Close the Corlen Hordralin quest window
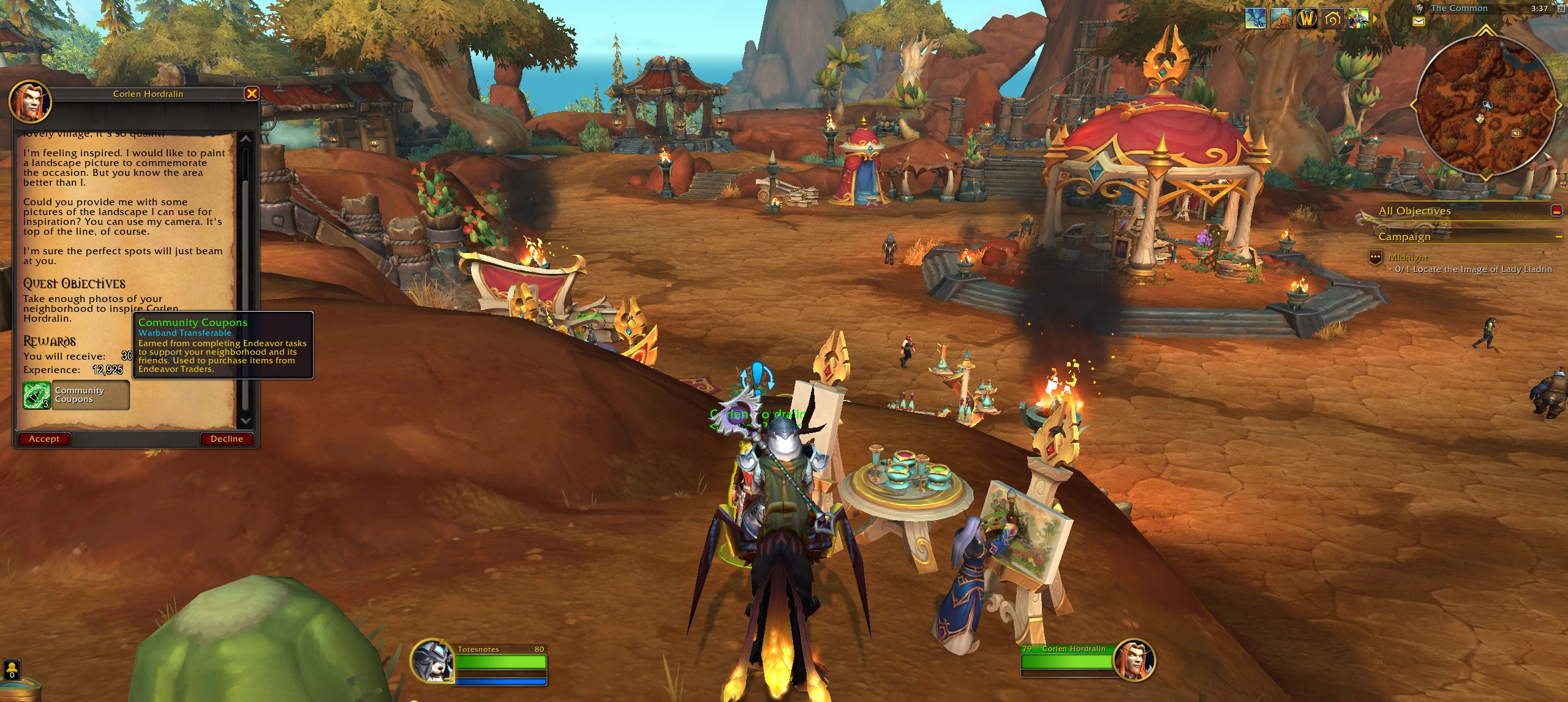The width and height of the screenshot is (1568, 702). click(251, 94)
